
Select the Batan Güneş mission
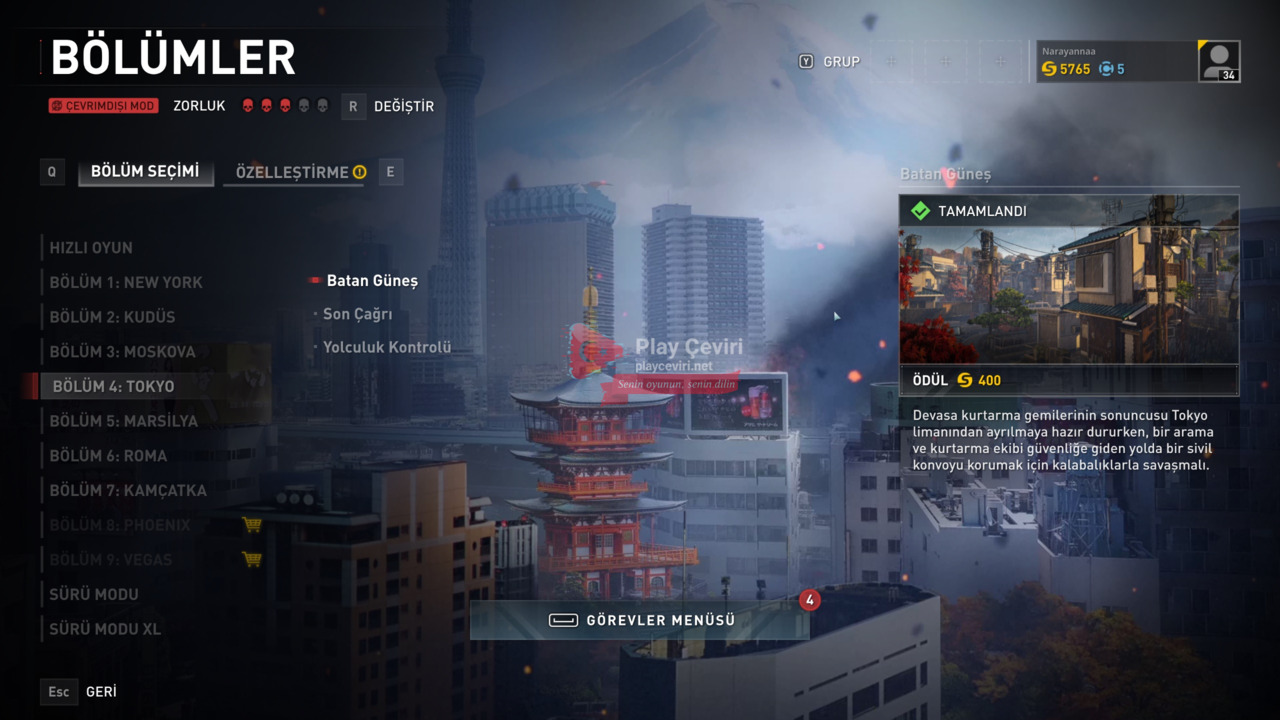372,281
